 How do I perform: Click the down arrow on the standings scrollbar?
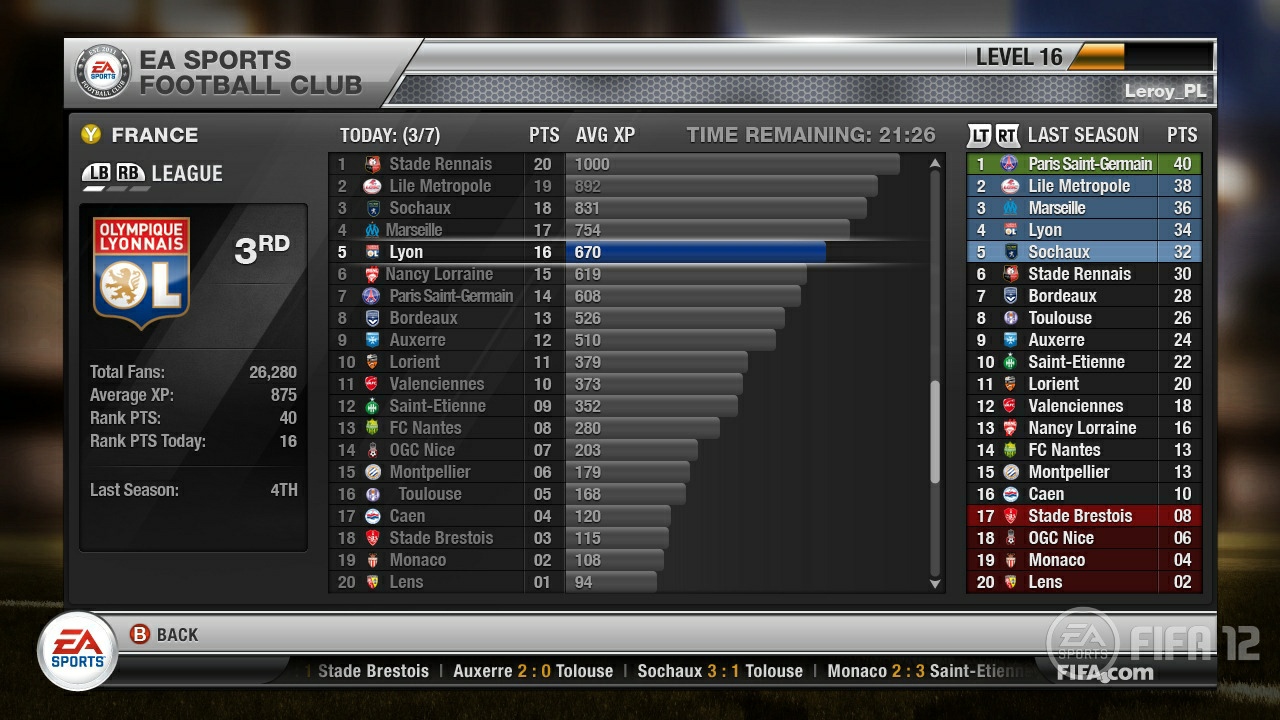pos(935,583)
